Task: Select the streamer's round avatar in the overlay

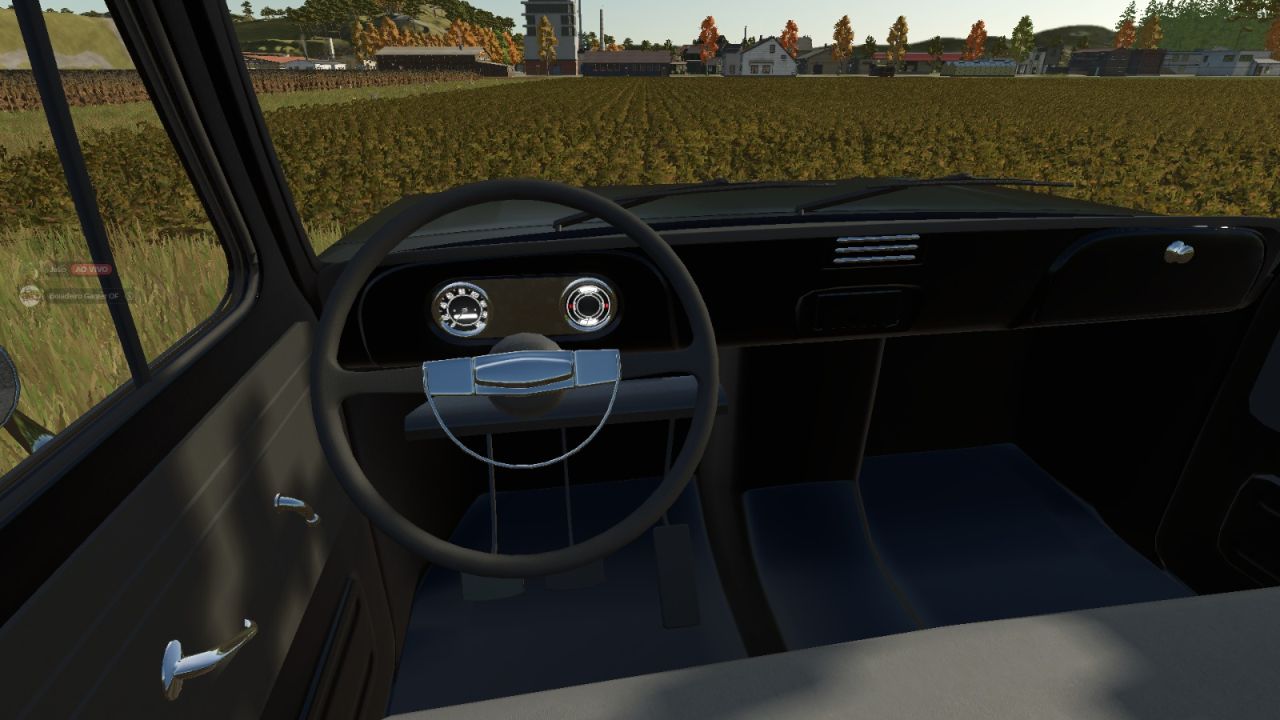Action: [x=31, y=294]
